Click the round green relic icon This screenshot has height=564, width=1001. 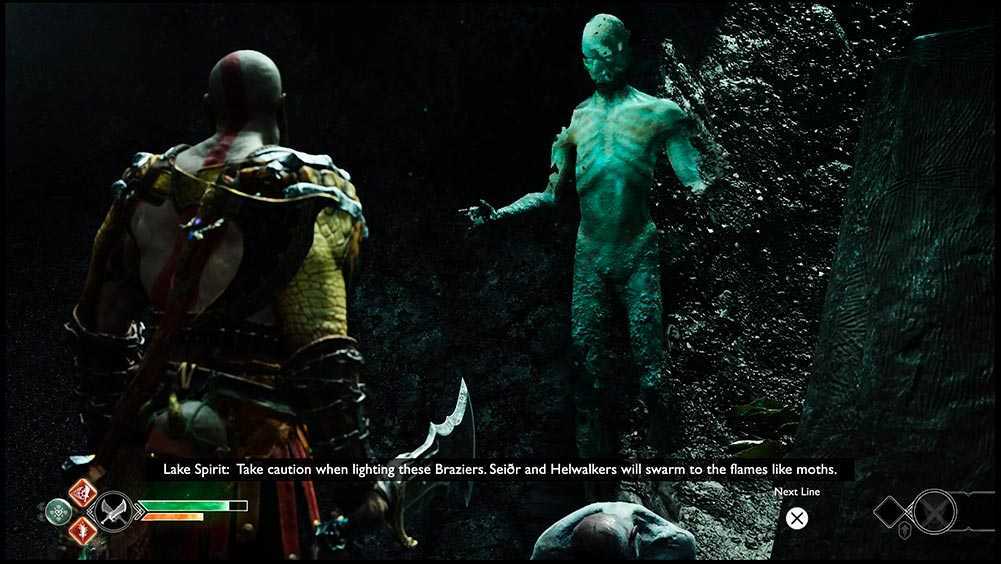[59, 512]
